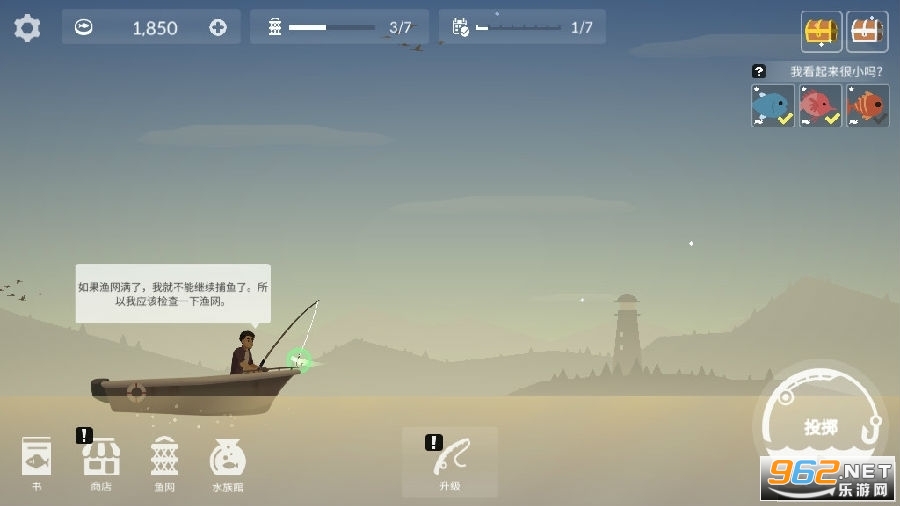Show quest help via the question mark
The width and height of the screenshot is (900, 506).
pos(759,71)
